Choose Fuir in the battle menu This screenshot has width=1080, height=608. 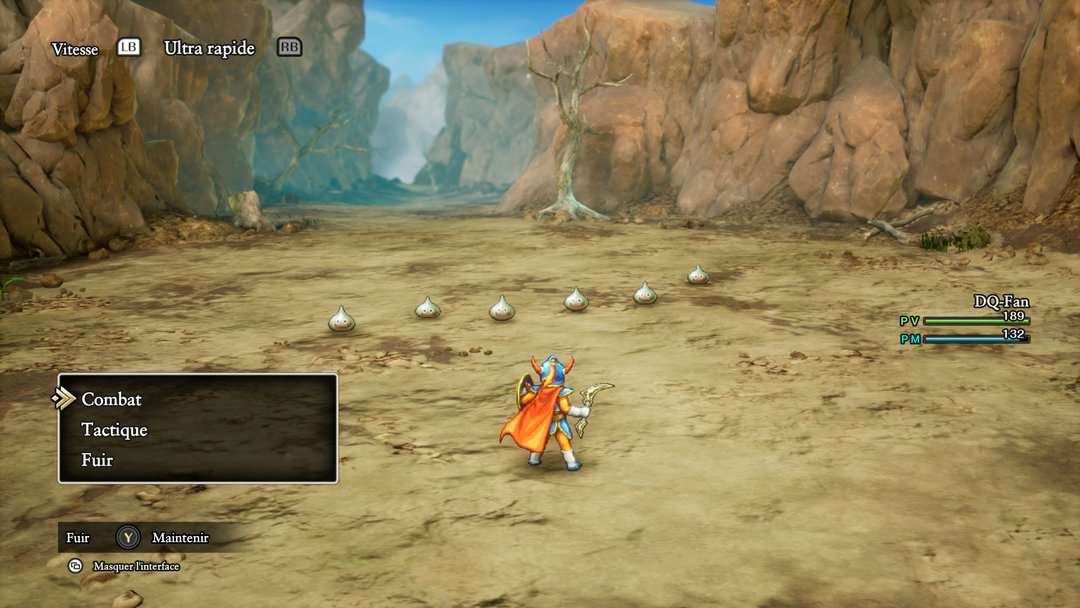(97, 460)
